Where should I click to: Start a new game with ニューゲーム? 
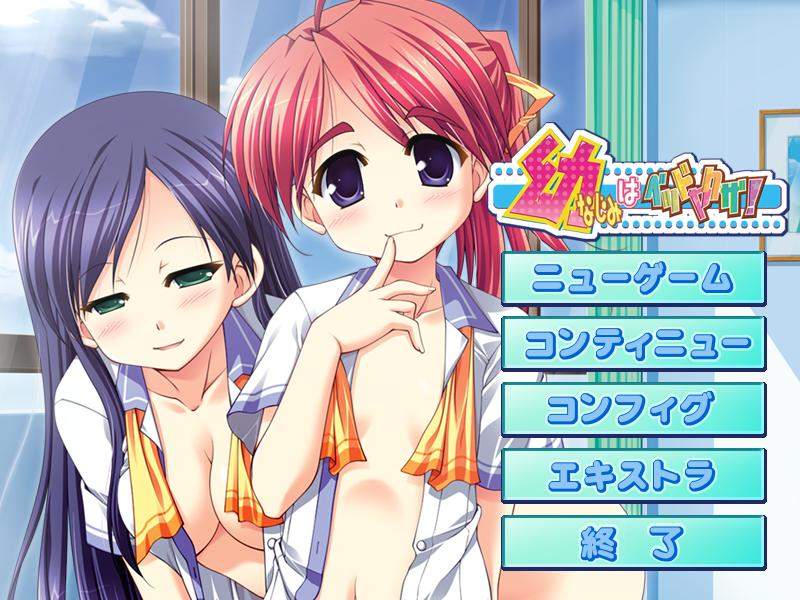633,278
